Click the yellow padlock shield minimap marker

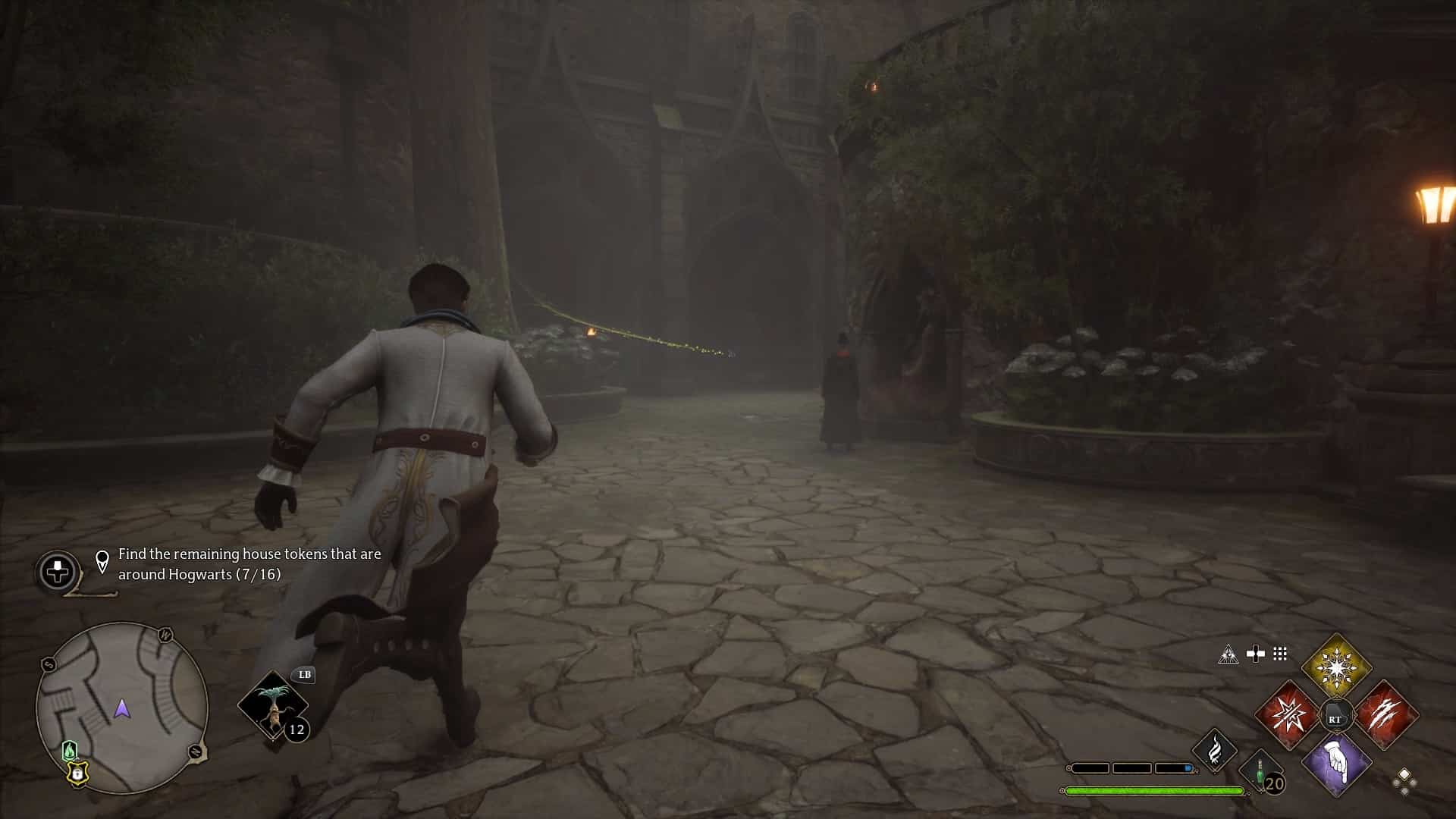(x=77, y=773)
